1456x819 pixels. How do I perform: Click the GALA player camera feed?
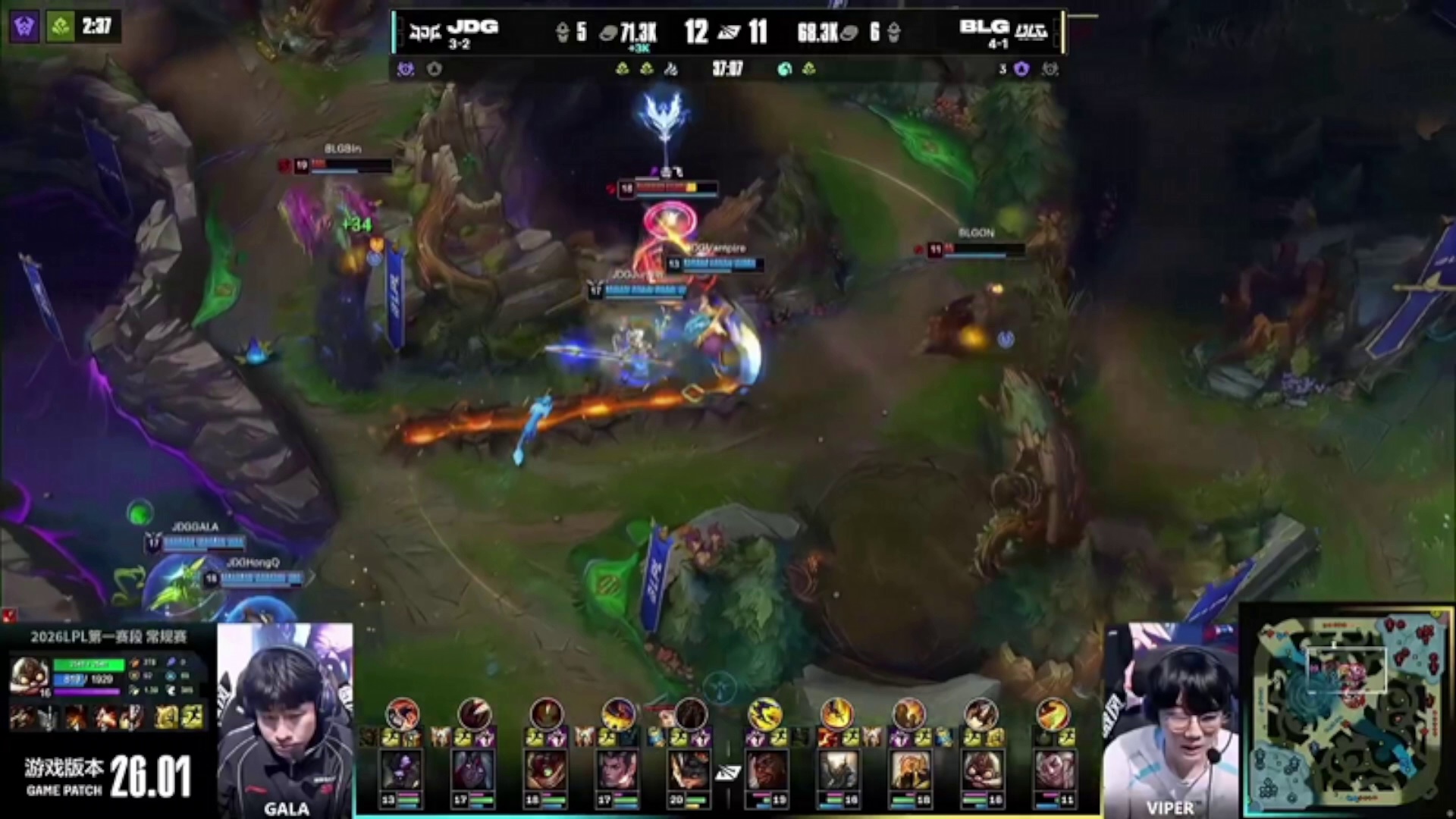[285, 720]
